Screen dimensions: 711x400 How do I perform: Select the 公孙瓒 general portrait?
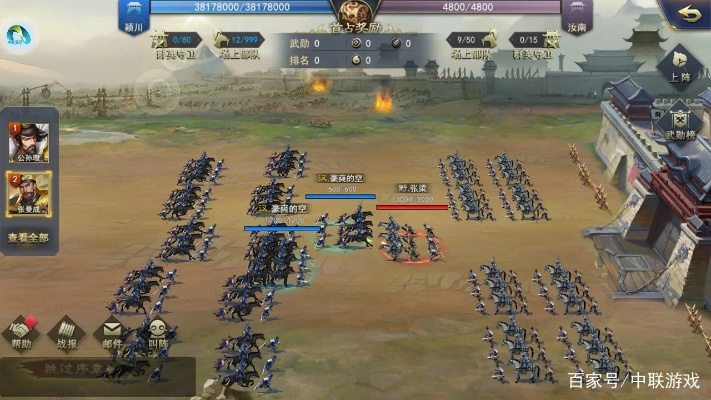28,144
